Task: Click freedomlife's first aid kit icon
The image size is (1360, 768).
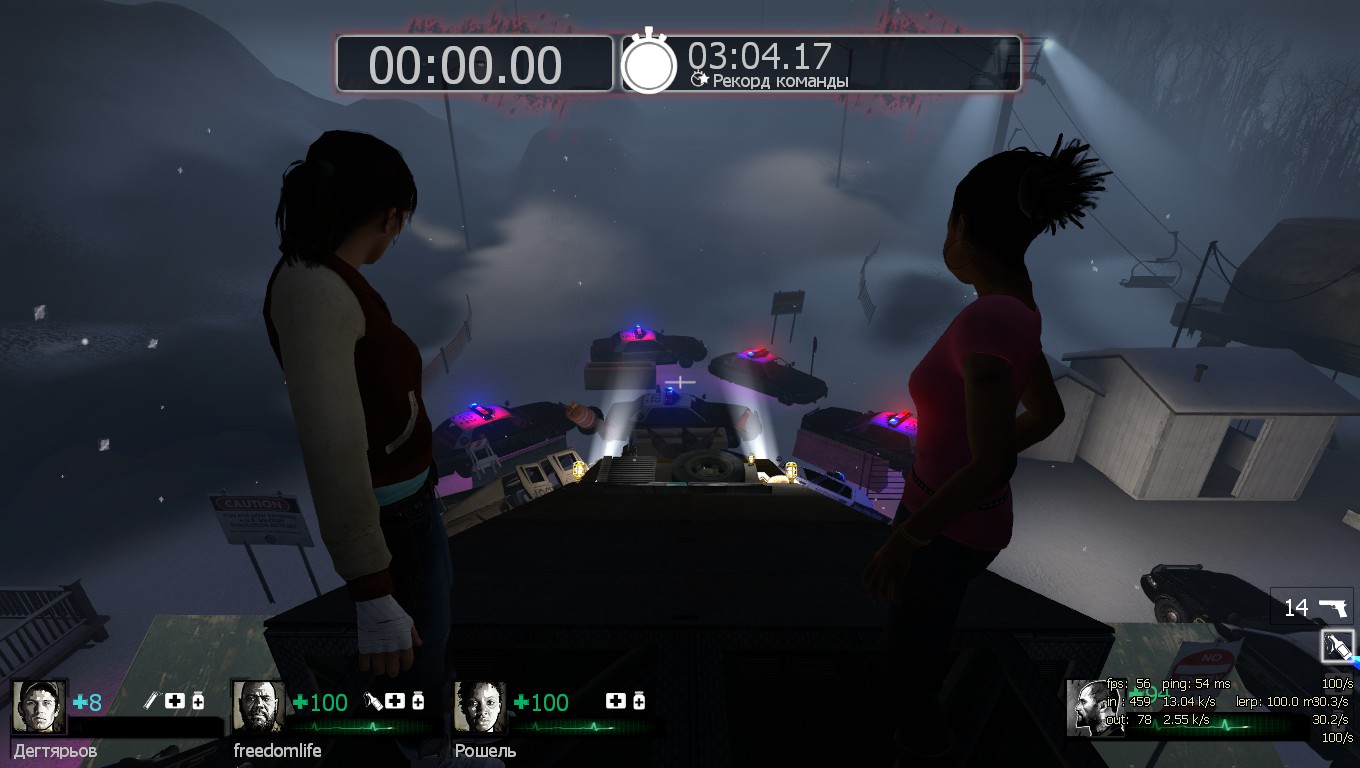Action: pyautogui.click(x=396, y=701)
